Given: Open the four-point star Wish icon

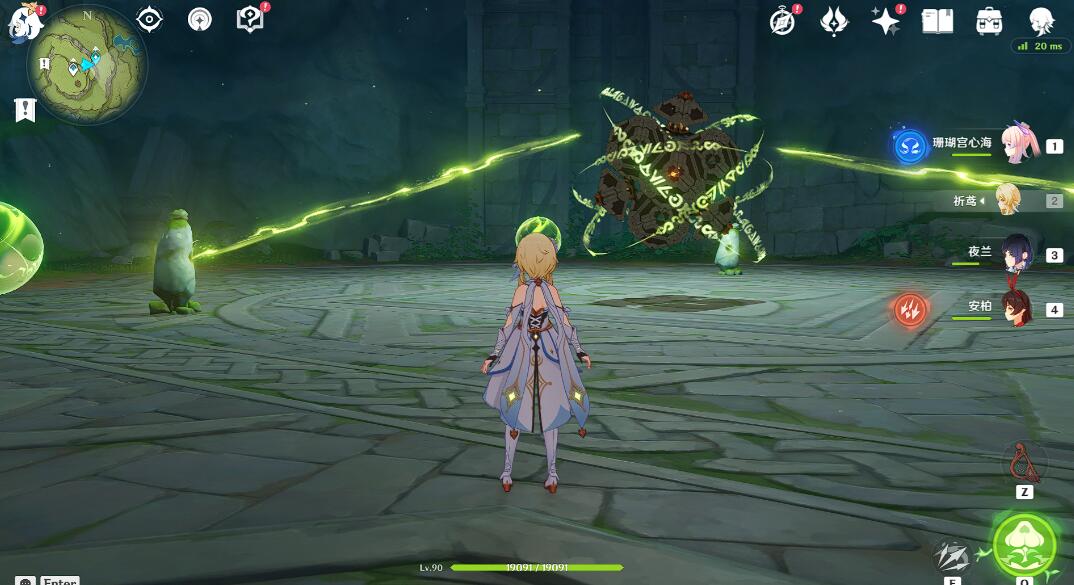Looking at the screenshot, I should click(x=885, y=21).
